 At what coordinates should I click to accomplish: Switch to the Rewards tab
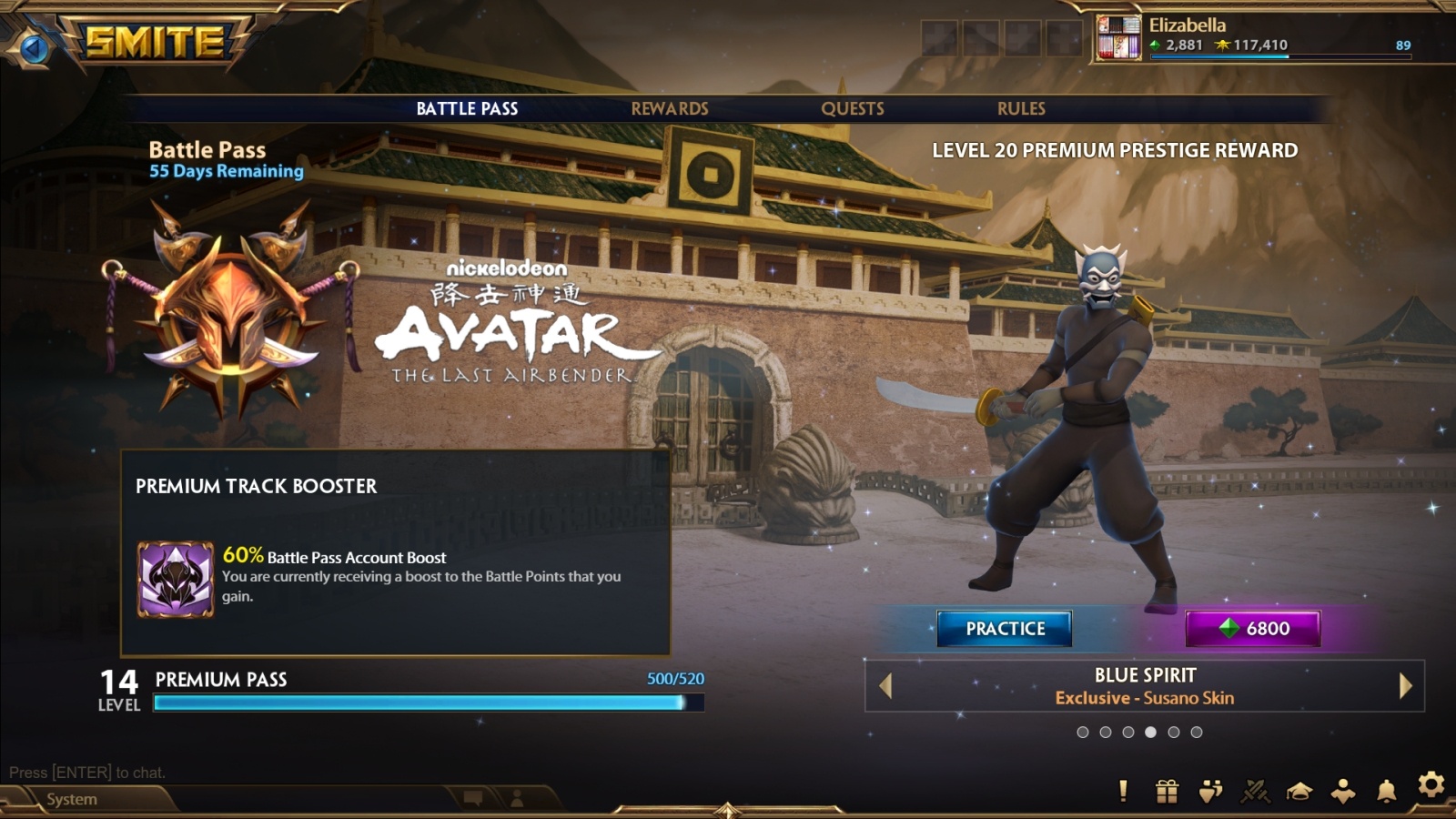click(669, 108)
